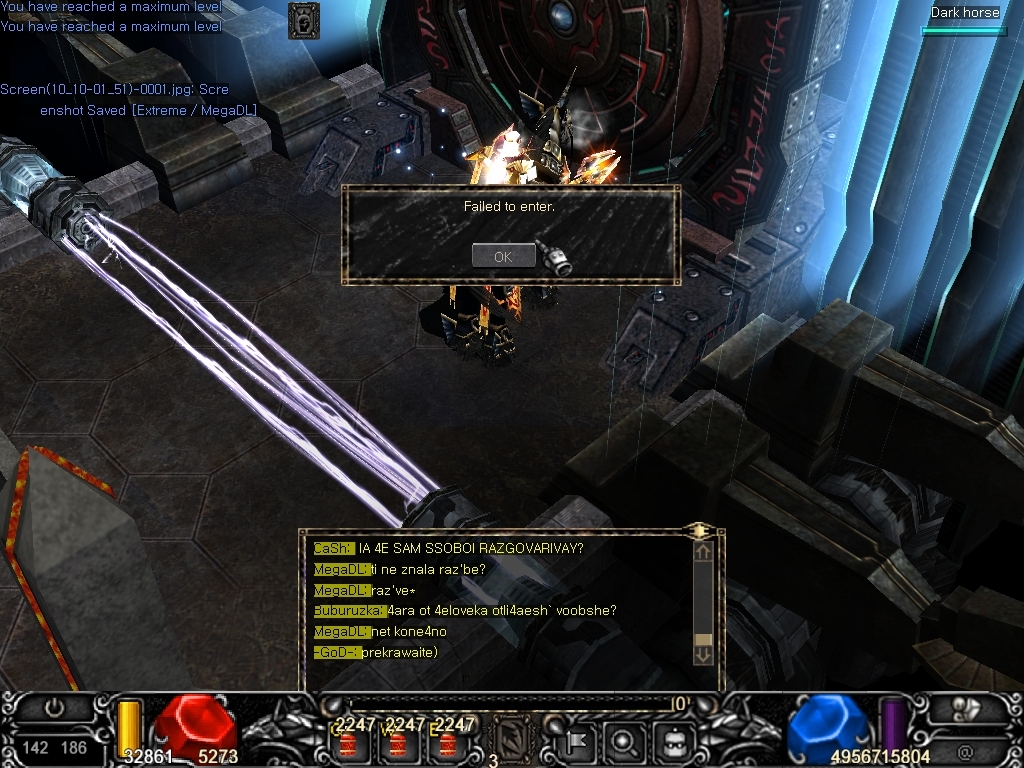Click the chat window resize handle
The image size is (1024, 768).
(700, 531)
